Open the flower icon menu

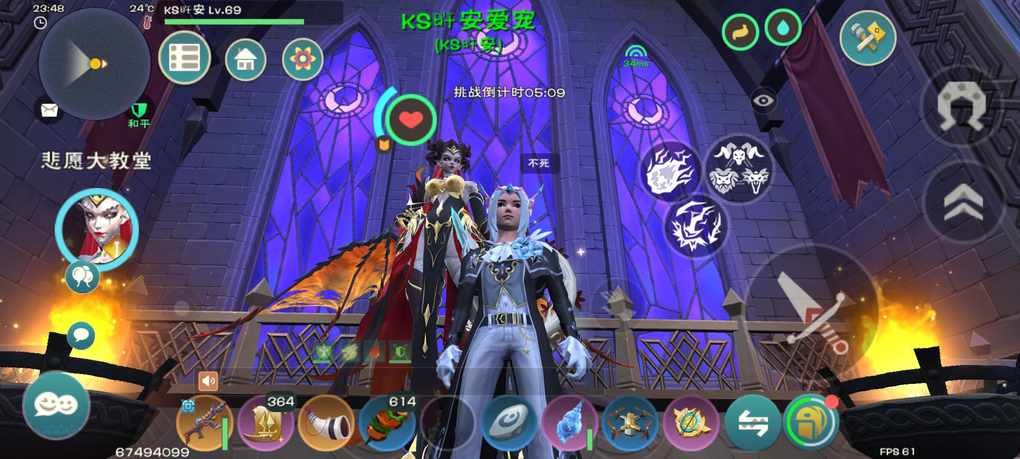coord(301,60)
